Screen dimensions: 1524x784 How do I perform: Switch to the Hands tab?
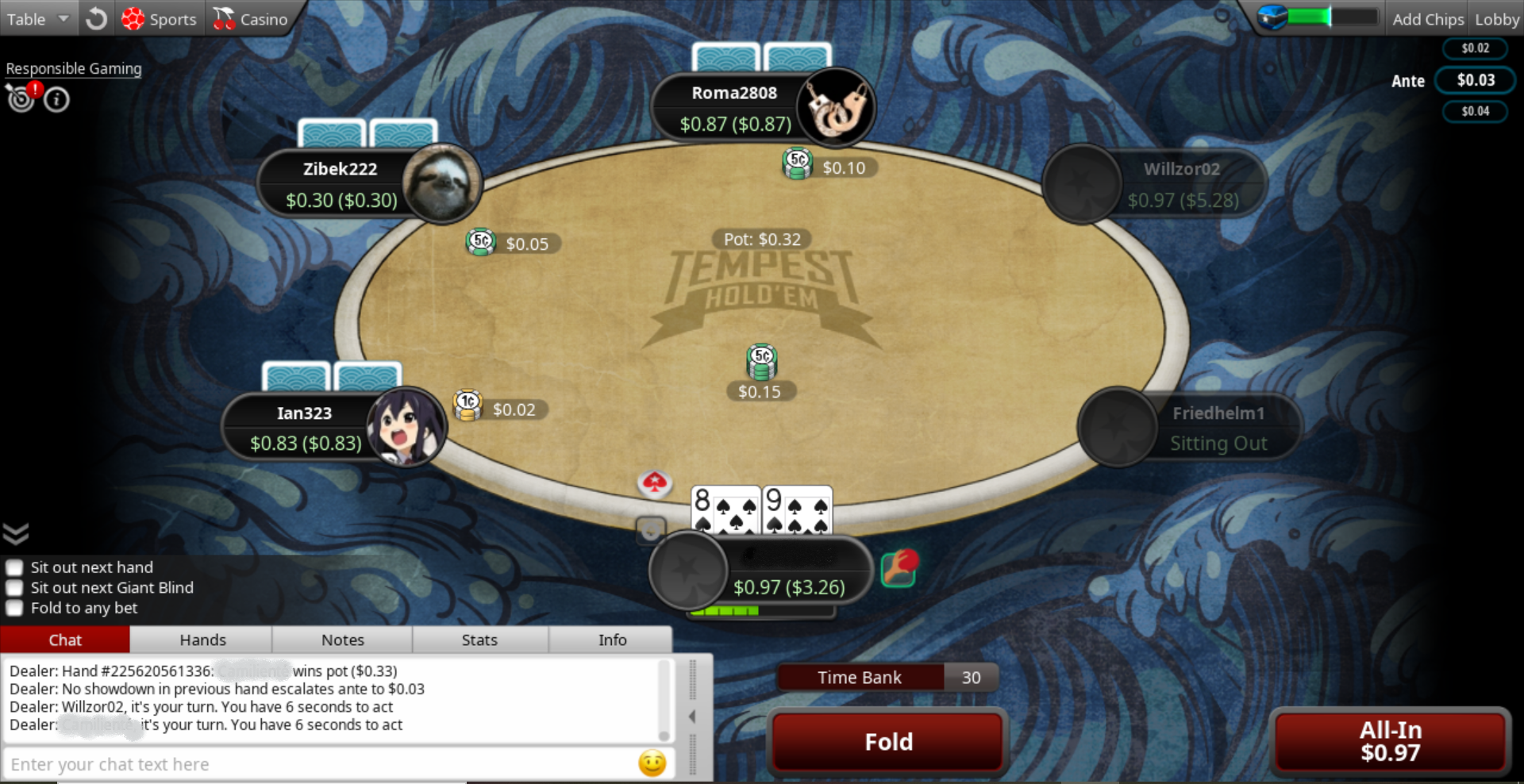[x=202, y=640]
